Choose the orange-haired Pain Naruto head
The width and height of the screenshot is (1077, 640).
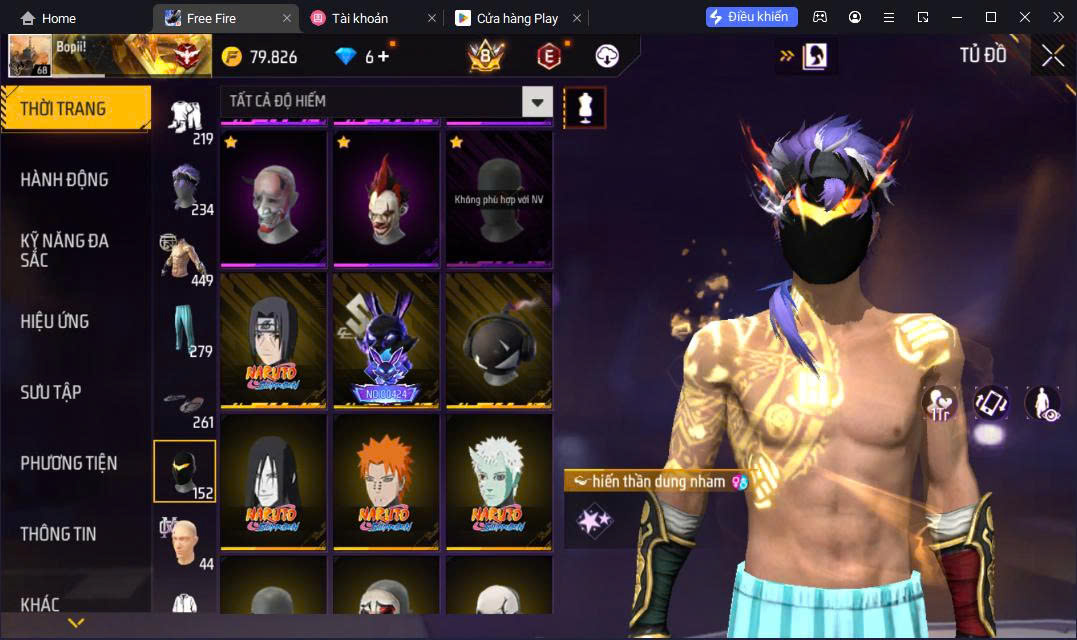pyautogui.click(x=386, y=481)
